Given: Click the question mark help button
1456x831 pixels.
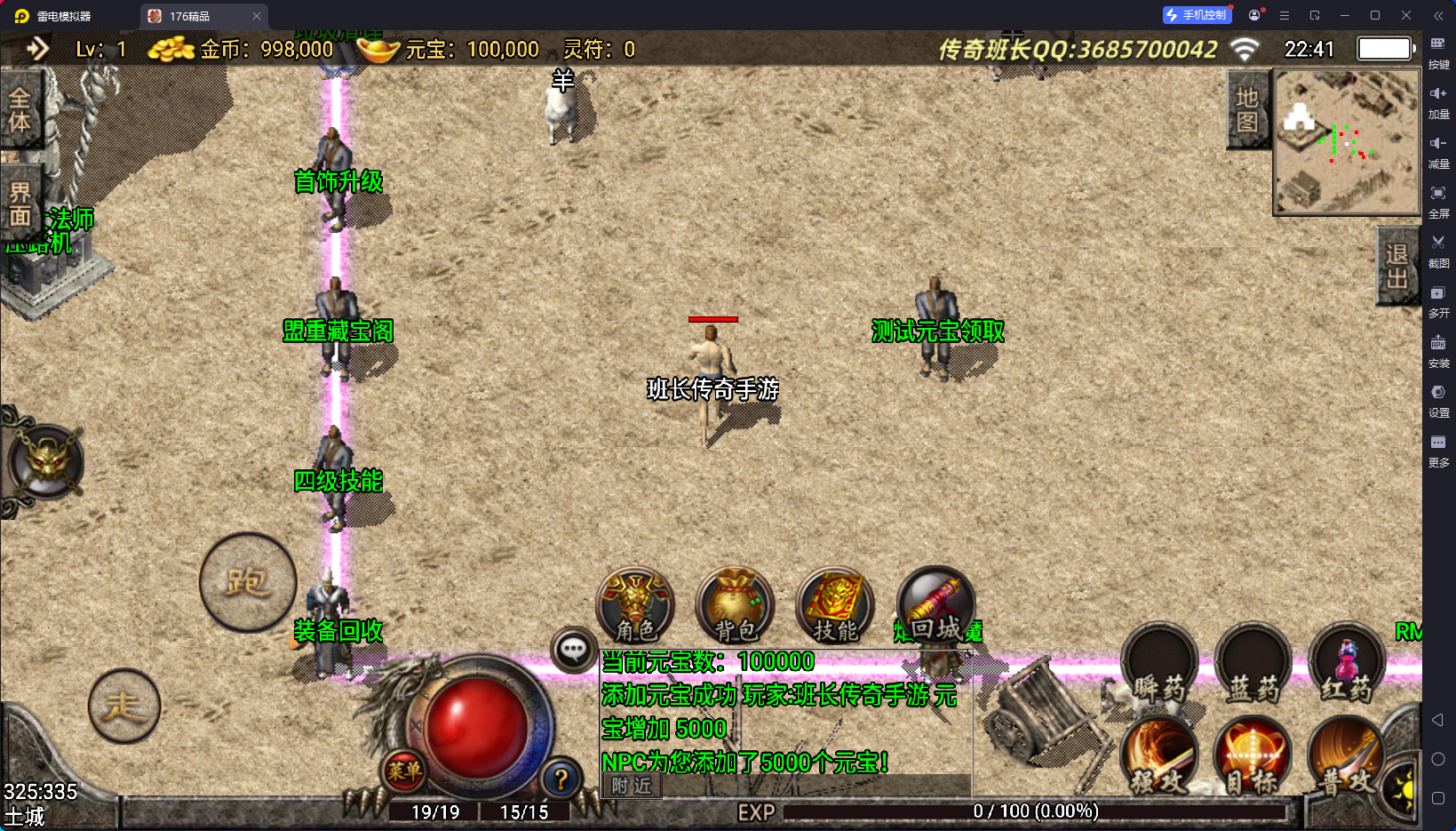Looking at the screenshot, I should (x=561, y=779).
